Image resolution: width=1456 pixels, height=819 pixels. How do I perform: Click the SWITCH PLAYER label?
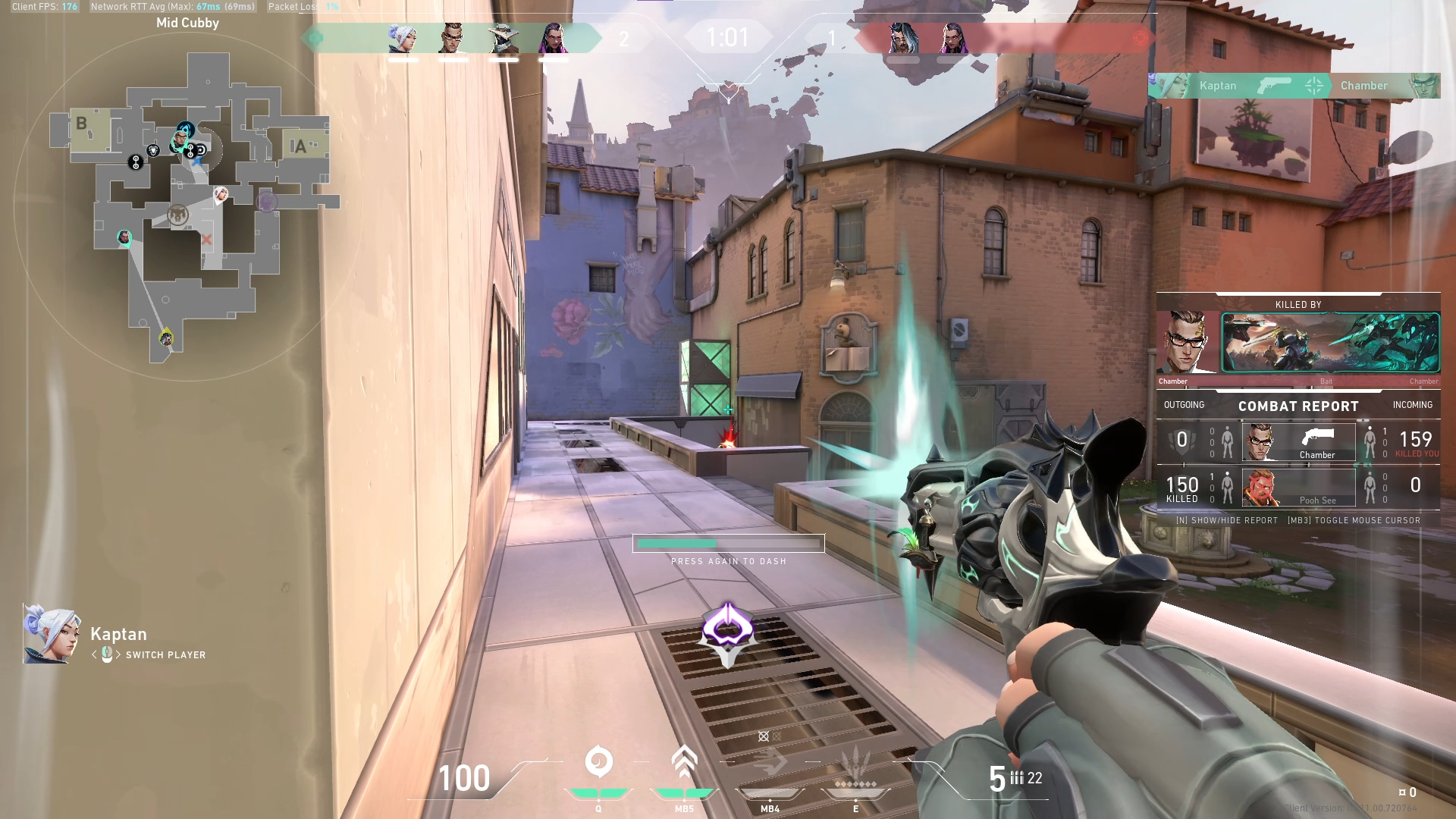(163, 655)
